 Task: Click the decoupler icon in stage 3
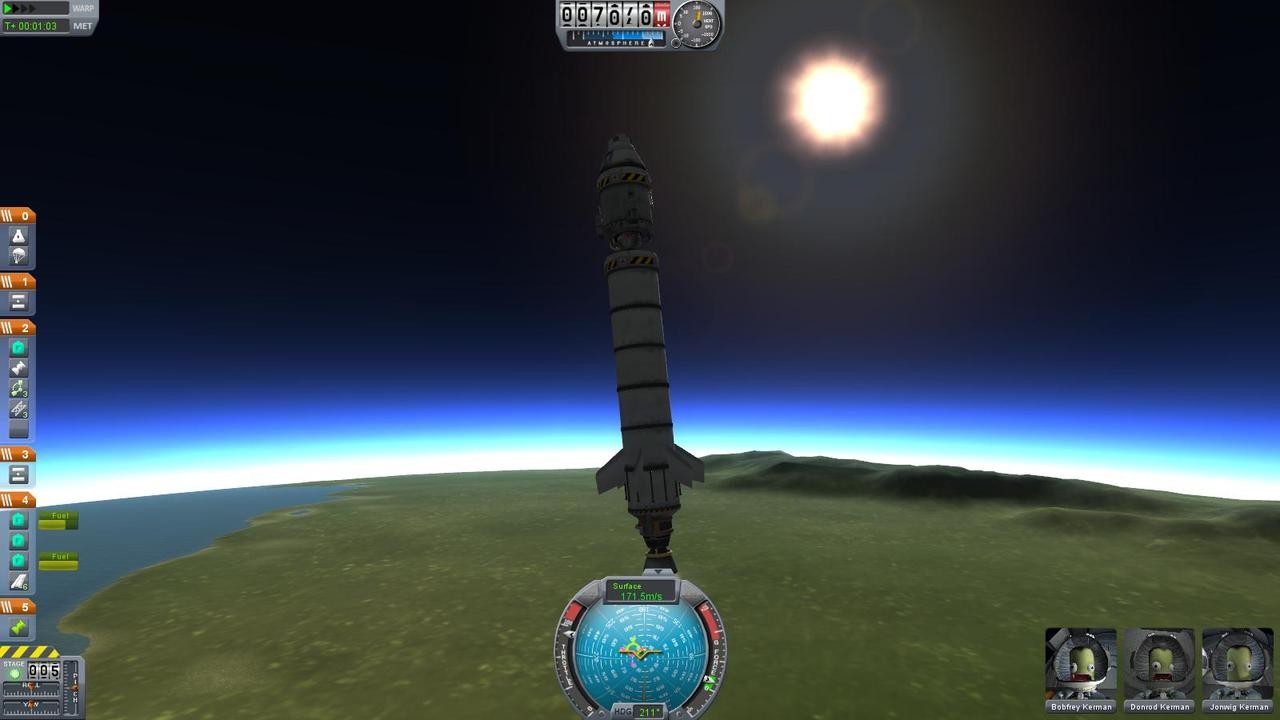click(17, 475)
